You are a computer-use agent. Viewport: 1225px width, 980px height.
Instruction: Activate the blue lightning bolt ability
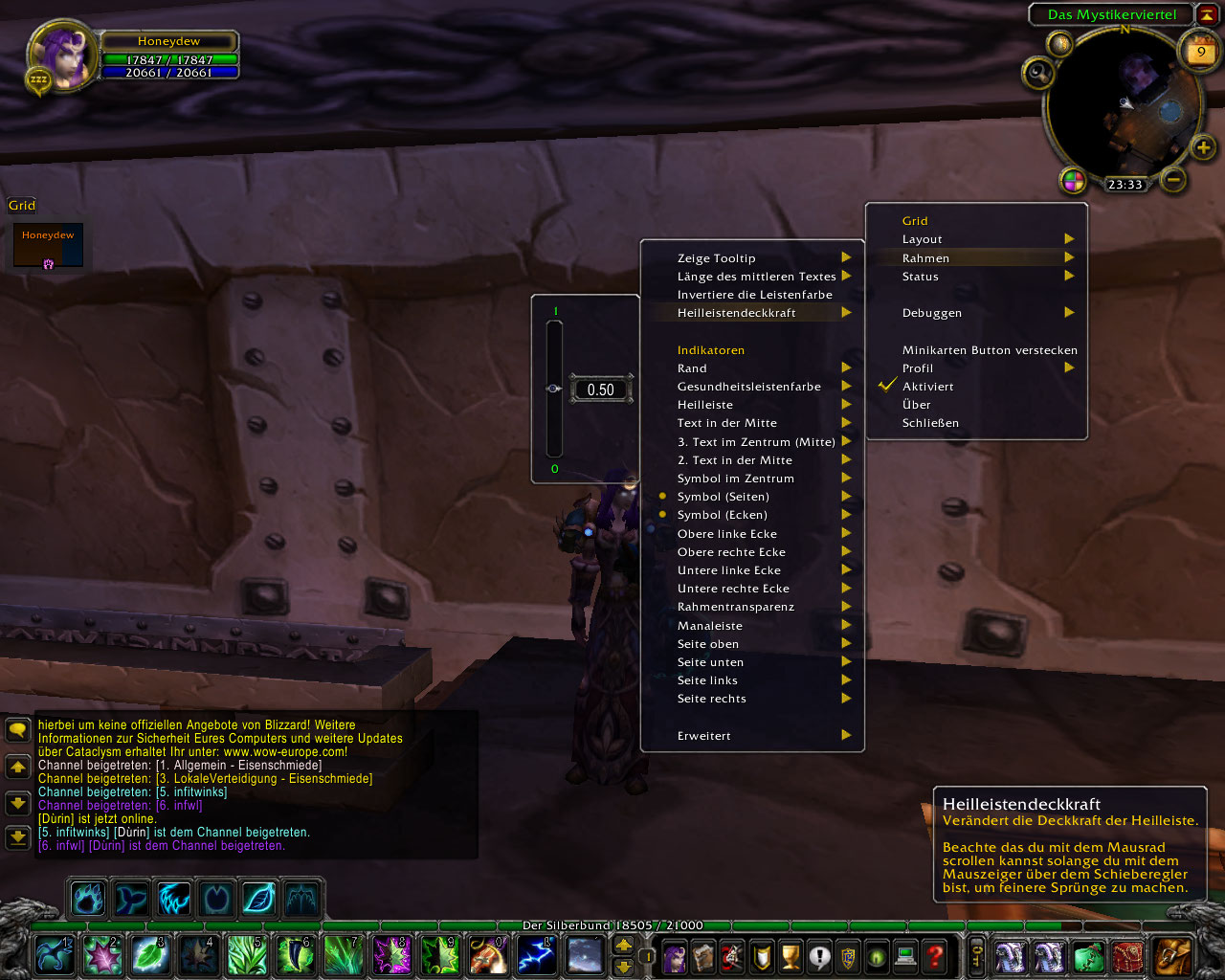[x=536, y=955]
